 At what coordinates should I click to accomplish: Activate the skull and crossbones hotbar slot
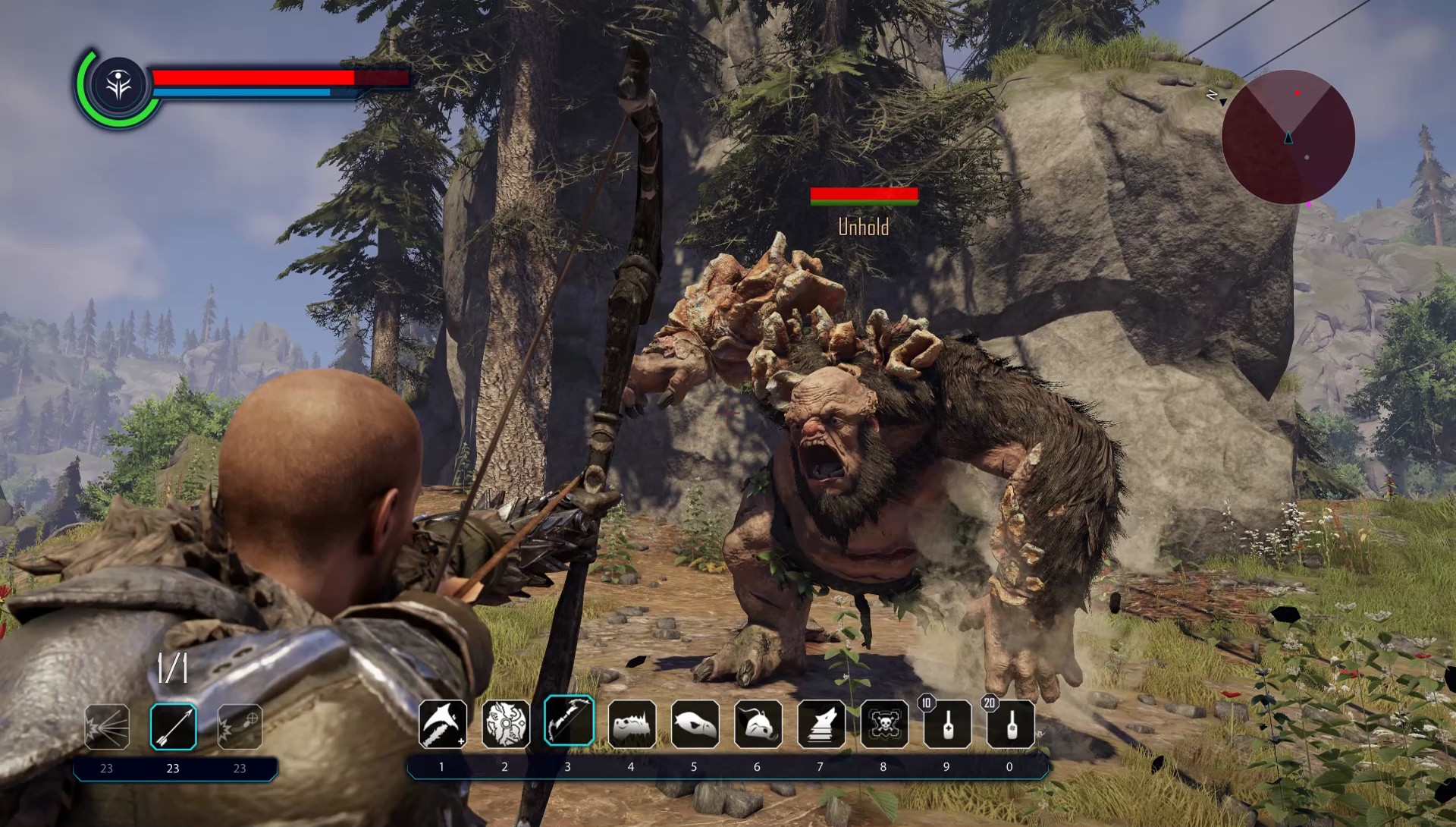pos(884,724)
